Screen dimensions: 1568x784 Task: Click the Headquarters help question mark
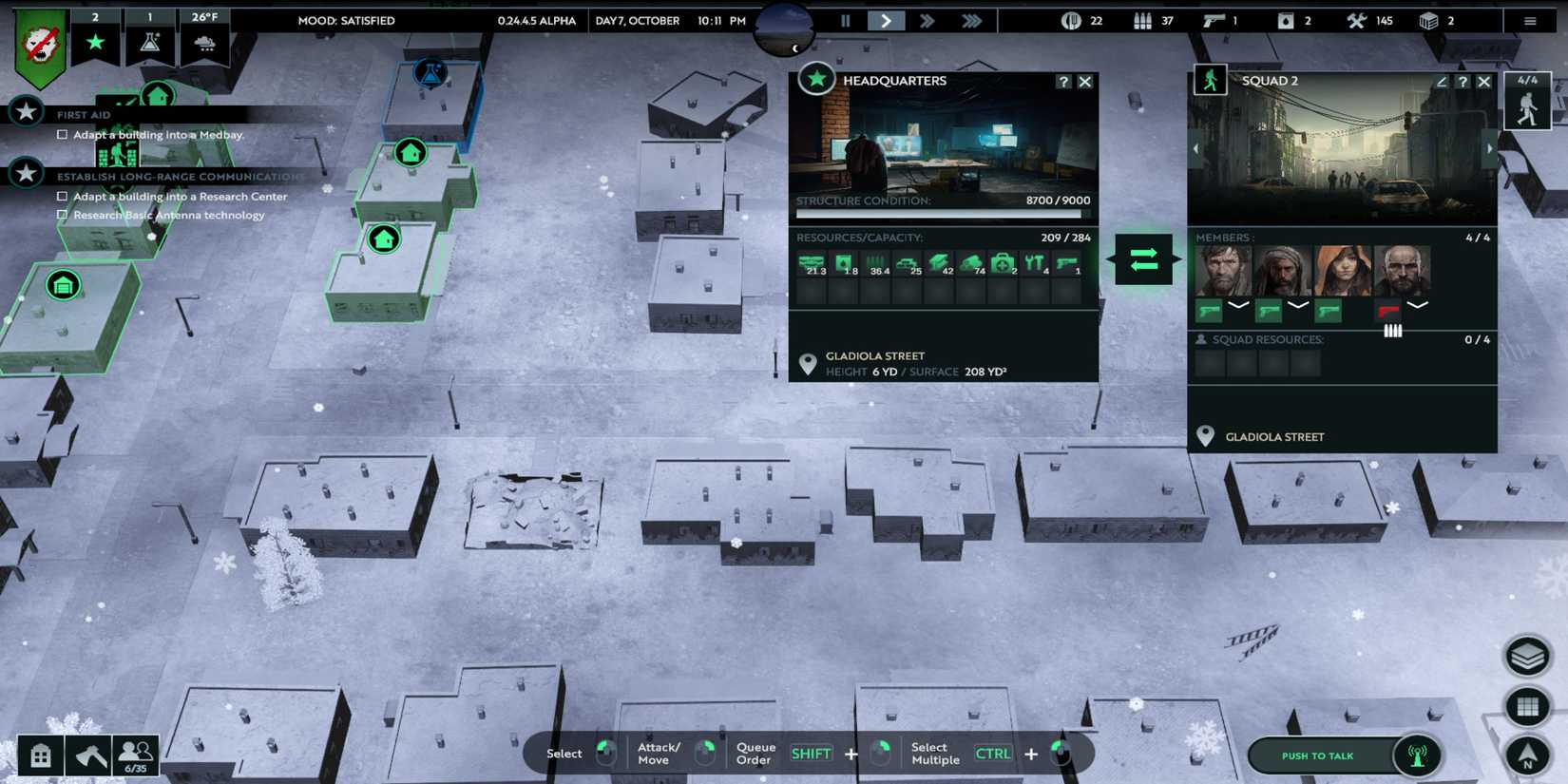[1062, 82]
